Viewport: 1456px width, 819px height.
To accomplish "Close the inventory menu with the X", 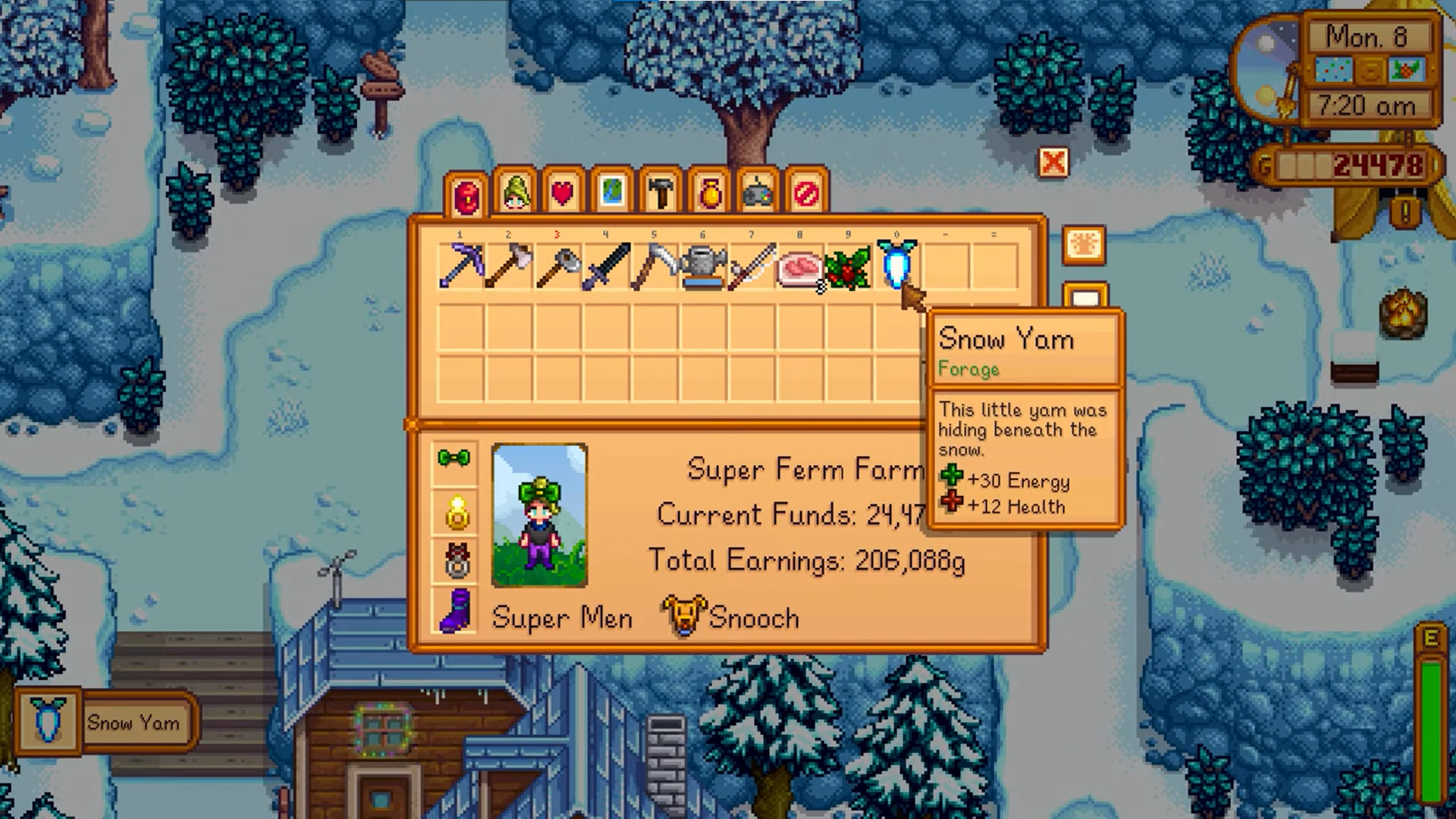I will coord(1053,162).
